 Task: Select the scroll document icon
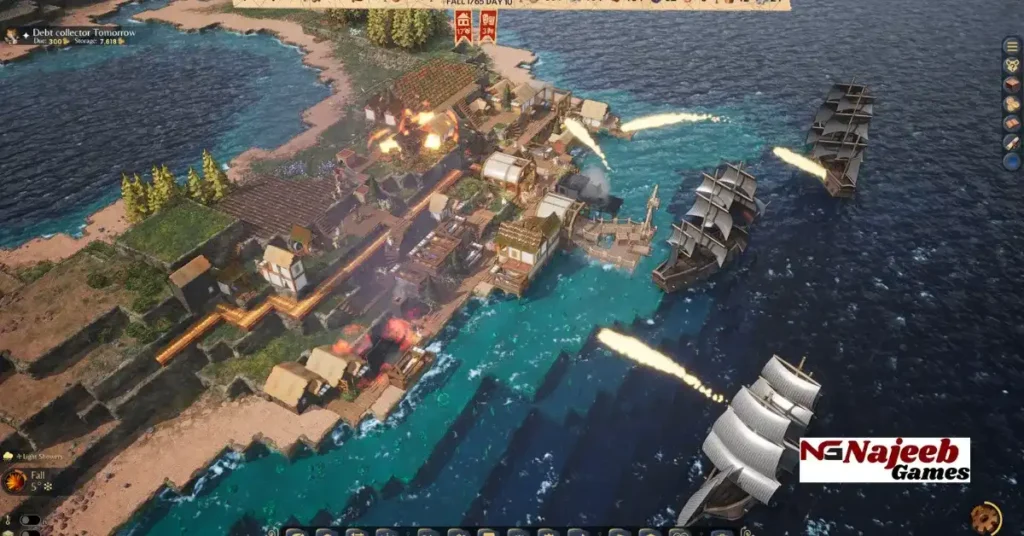1012,142
